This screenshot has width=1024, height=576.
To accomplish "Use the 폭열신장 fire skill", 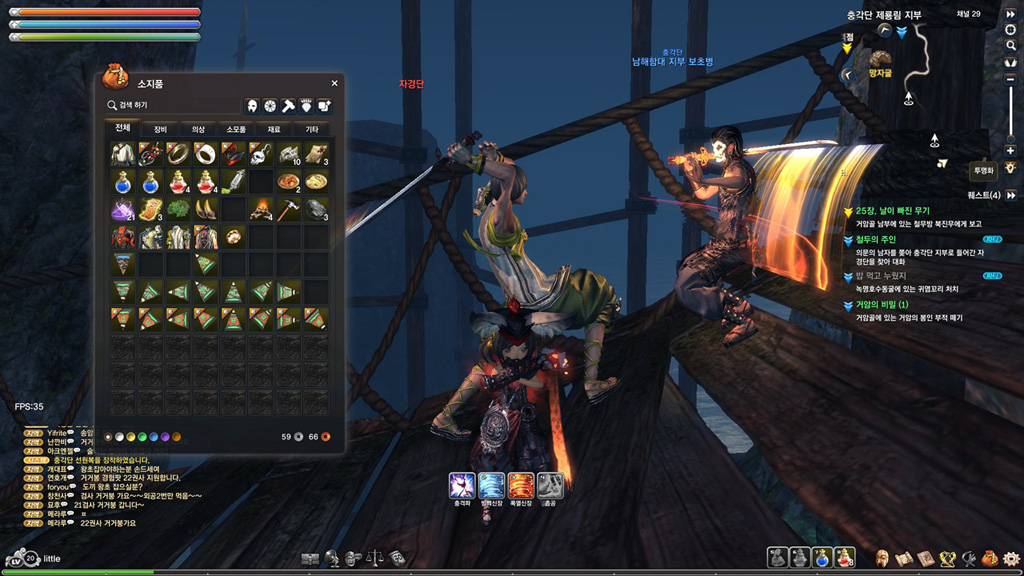I will click(521, 485).
